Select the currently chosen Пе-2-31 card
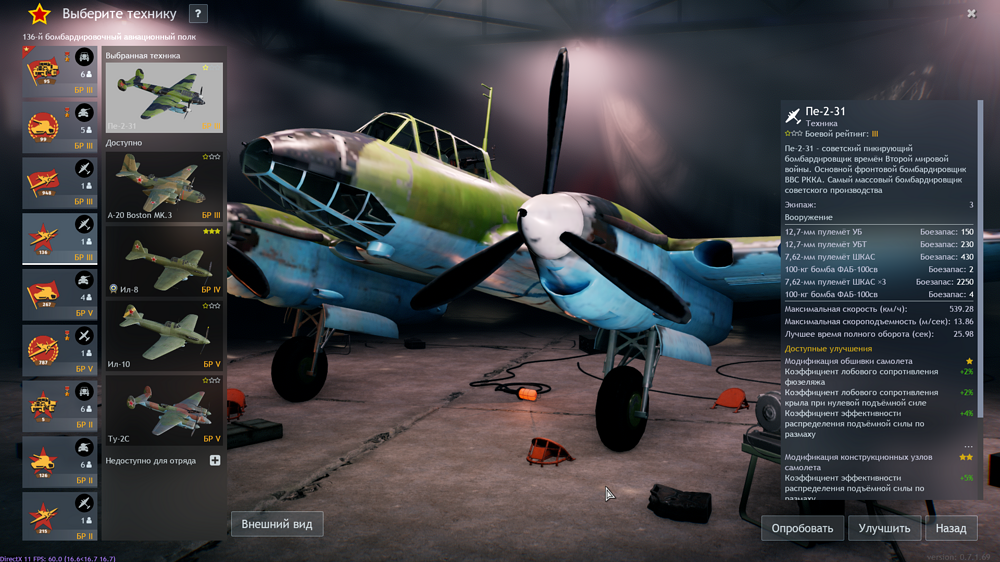Screen dimensions: 1000x562 (164, 97)
